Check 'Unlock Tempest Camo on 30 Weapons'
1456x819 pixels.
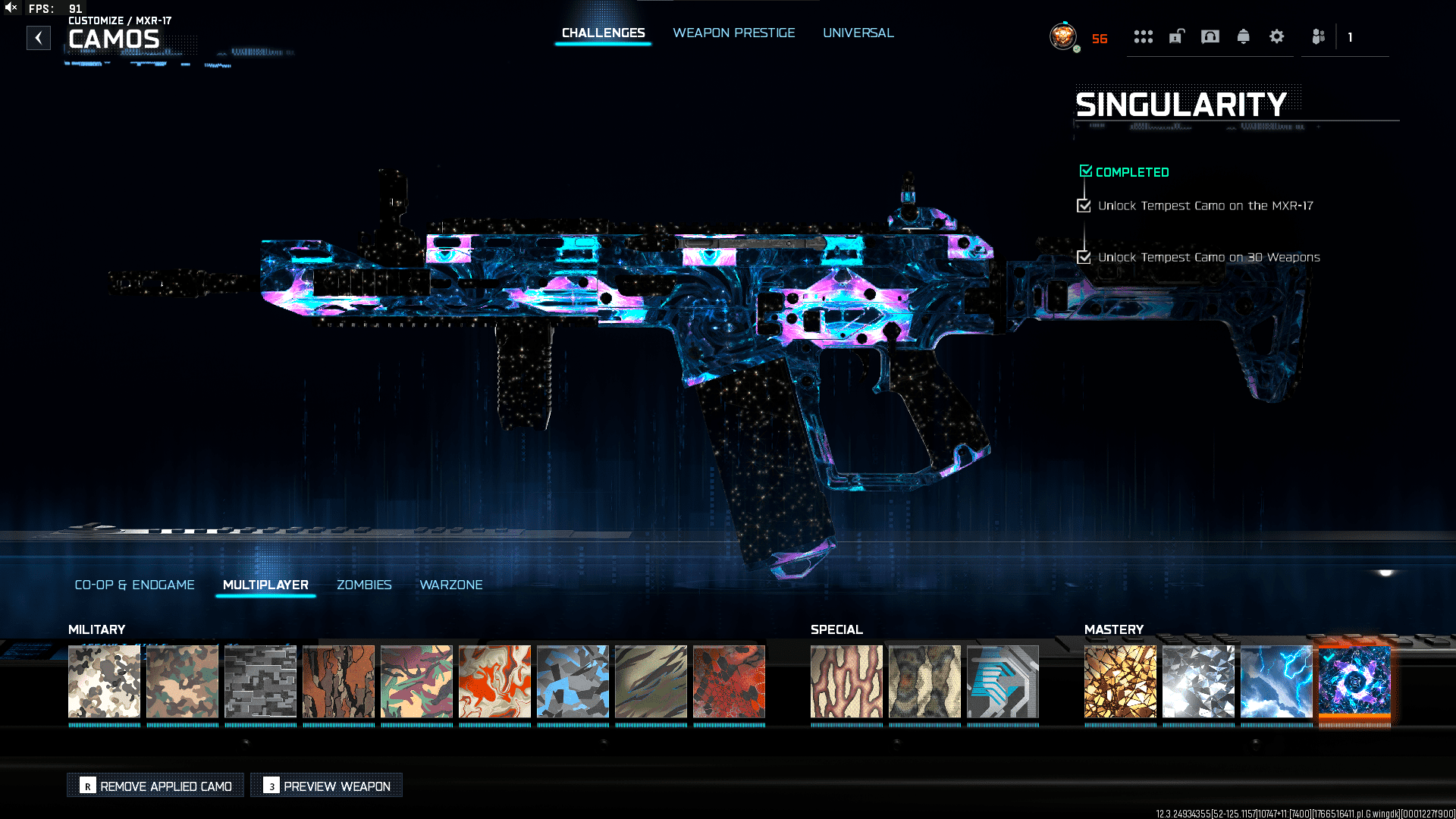(x=1083, y=257)
